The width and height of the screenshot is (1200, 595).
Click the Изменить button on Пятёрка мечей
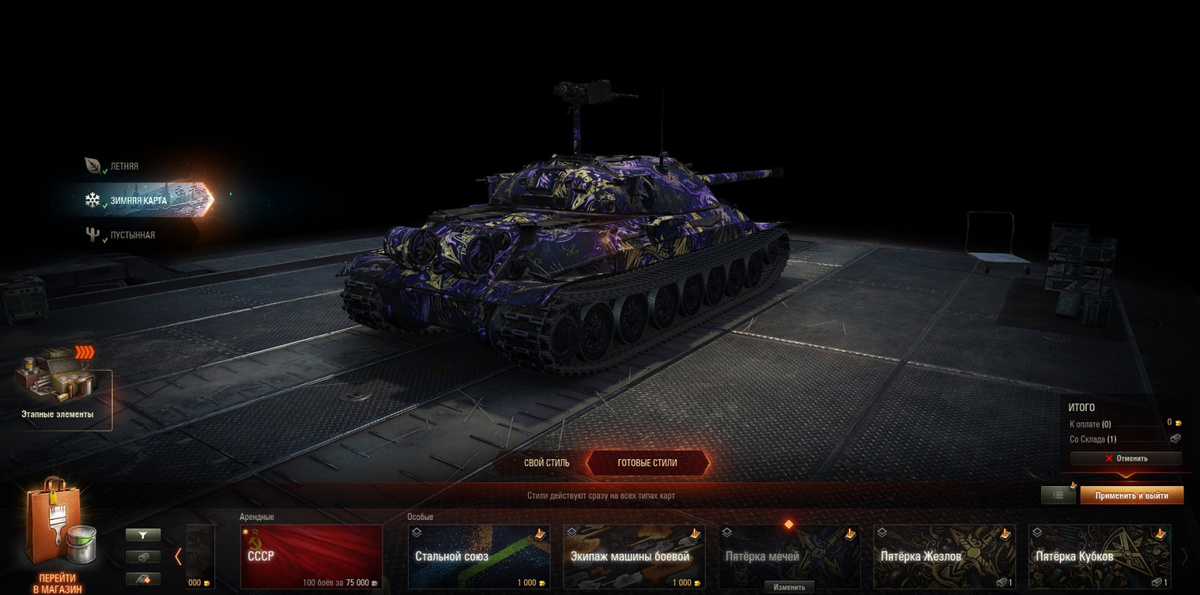pos(789,587)
